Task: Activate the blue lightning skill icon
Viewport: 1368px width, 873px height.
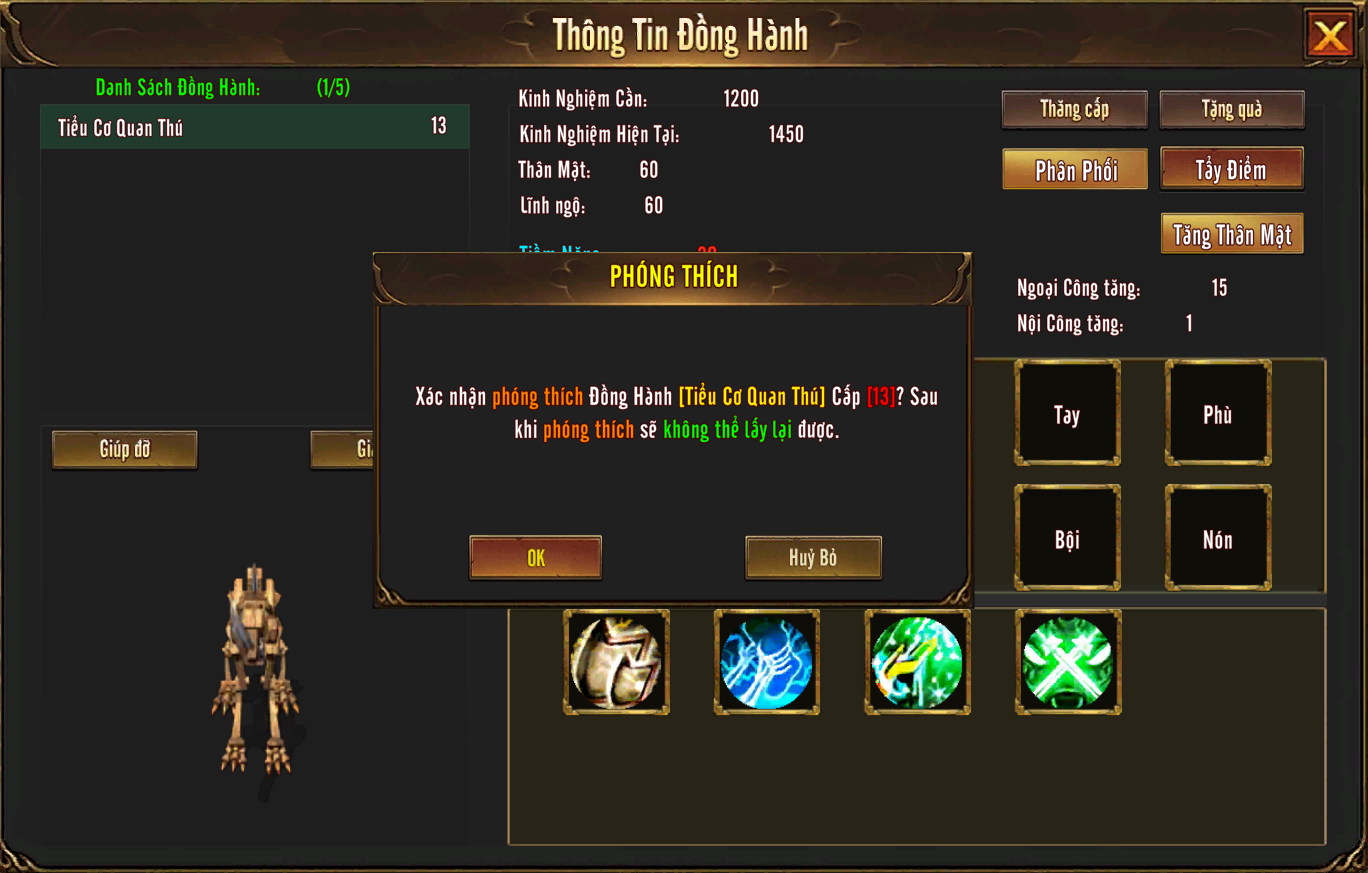Action: [x=767, y=662]
